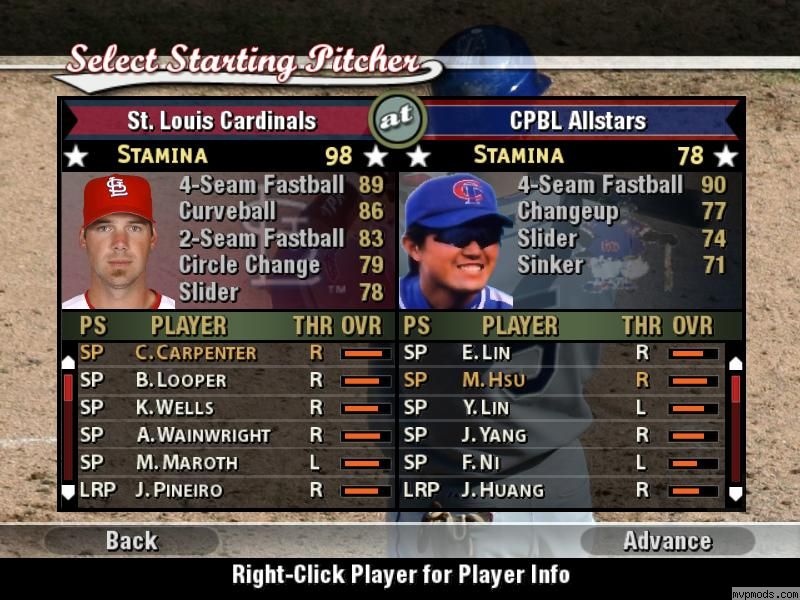The width and height of the screenshot is (800, 600).
Task: Advance to the next screen
Action: 667,541
